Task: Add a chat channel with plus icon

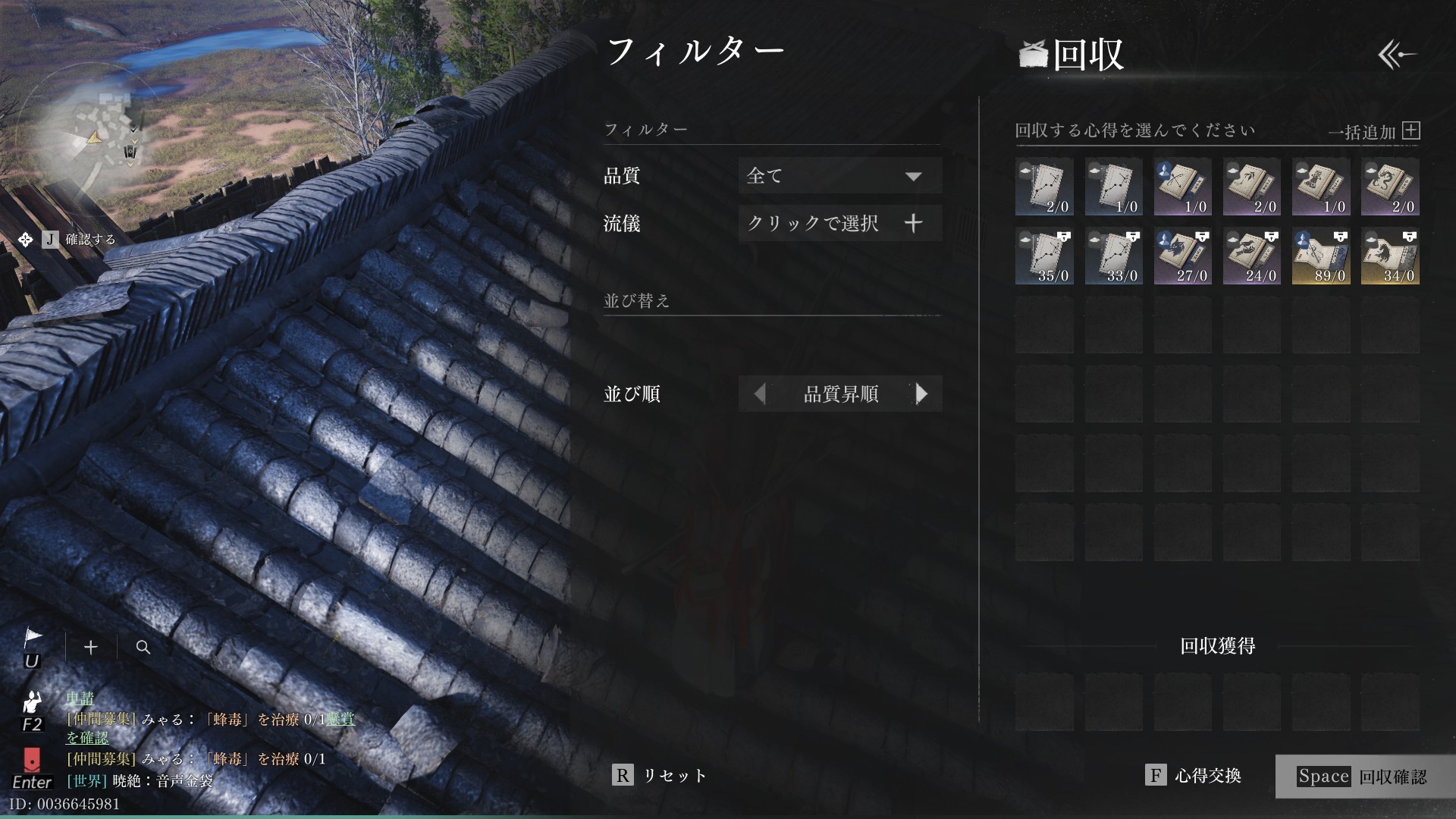Action: (91, 647)
